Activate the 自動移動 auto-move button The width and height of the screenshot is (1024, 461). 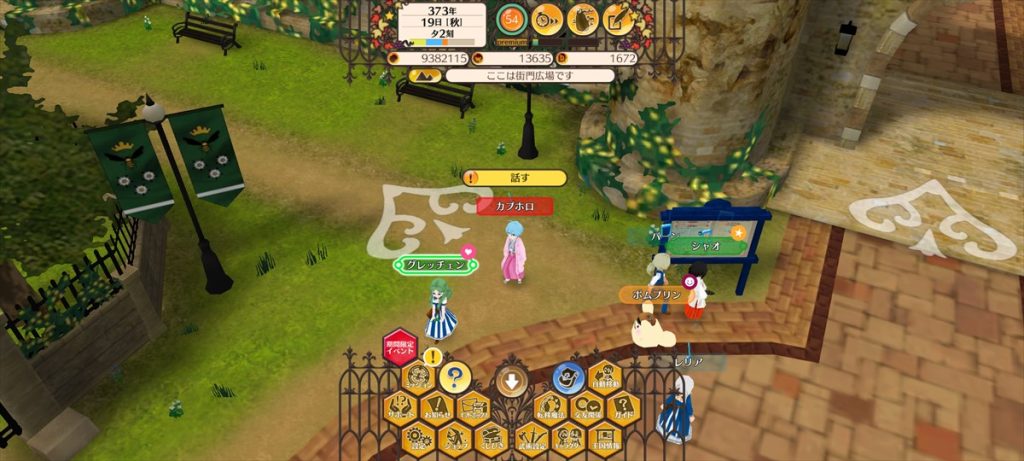tap(604, 379)
